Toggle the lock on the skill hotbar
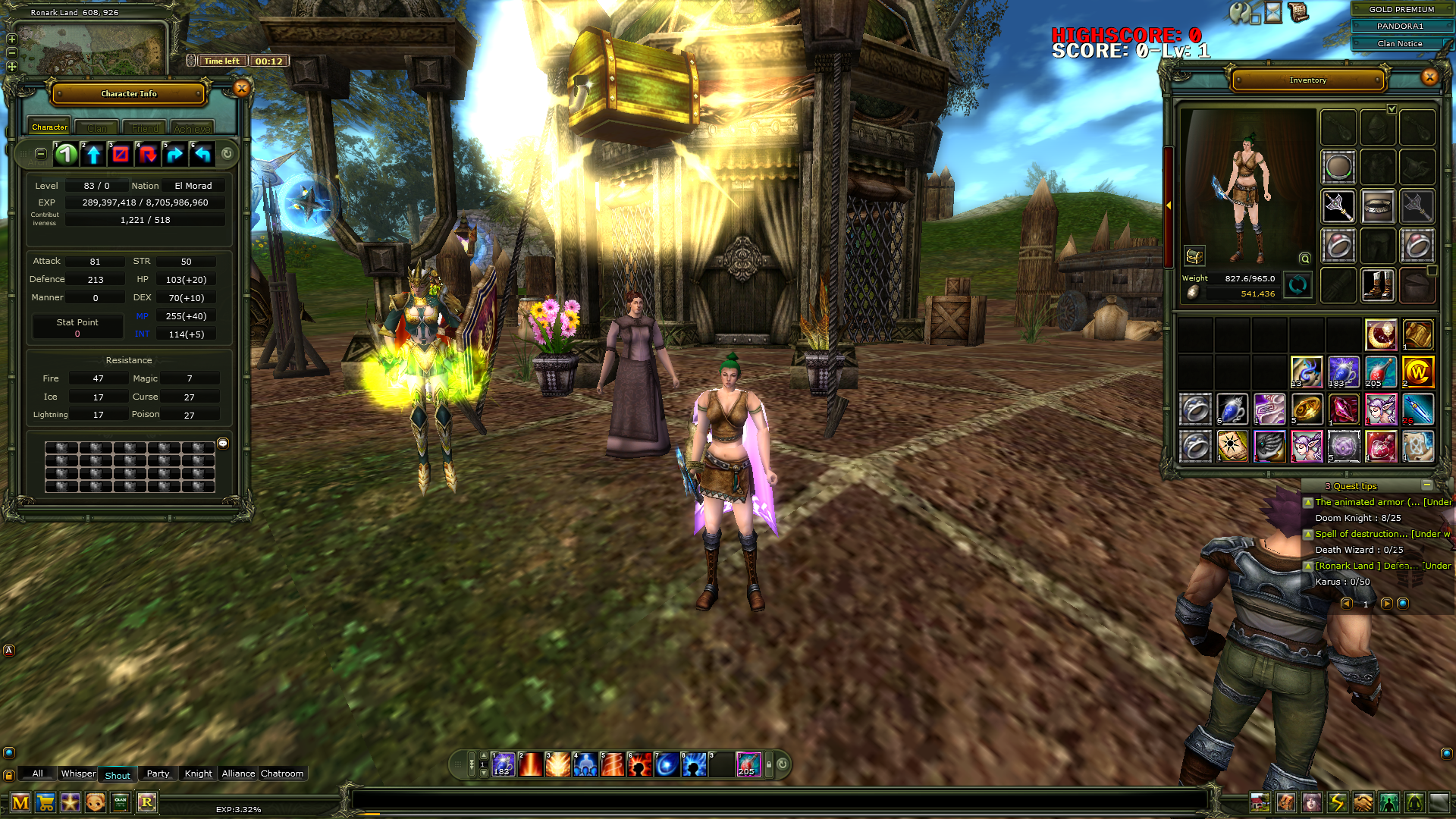Viewport: 1456px width, 819px height. tap(768, 764)
